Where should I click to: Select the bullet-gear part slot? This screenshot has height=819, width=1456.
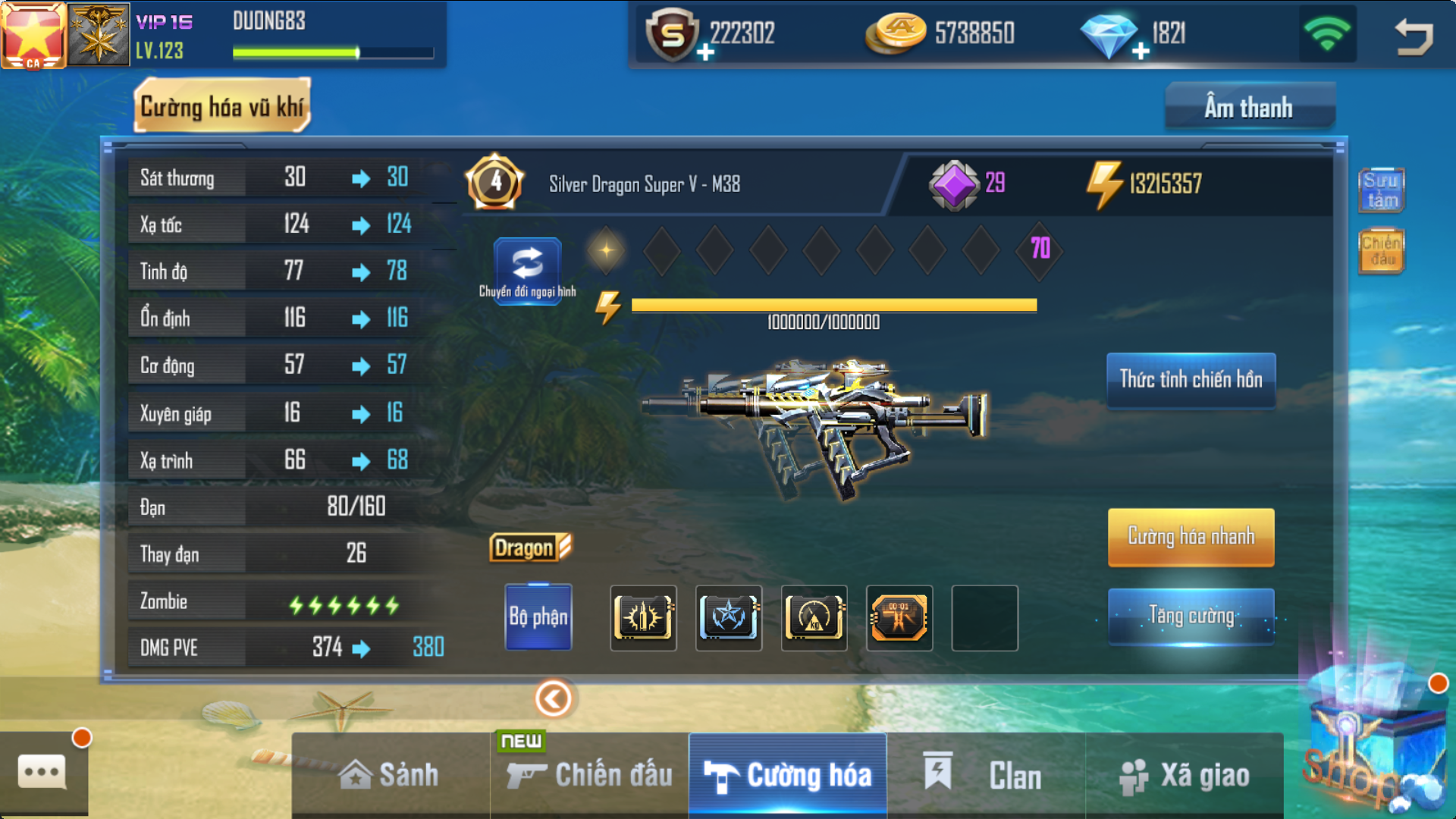point(643,617)
